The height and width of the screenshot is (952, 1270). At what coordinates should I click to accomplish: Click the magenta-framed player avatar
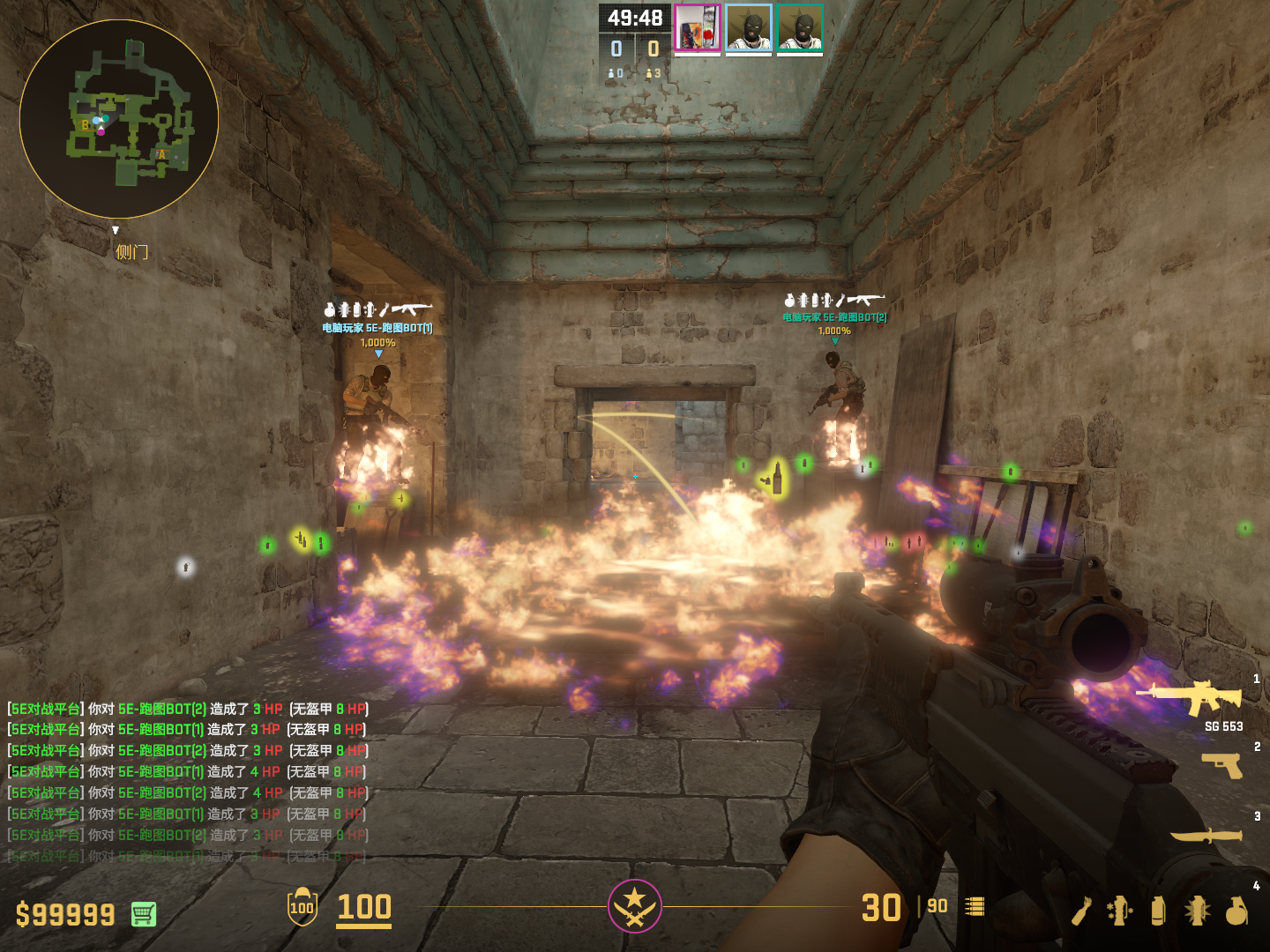coord(698,27)
